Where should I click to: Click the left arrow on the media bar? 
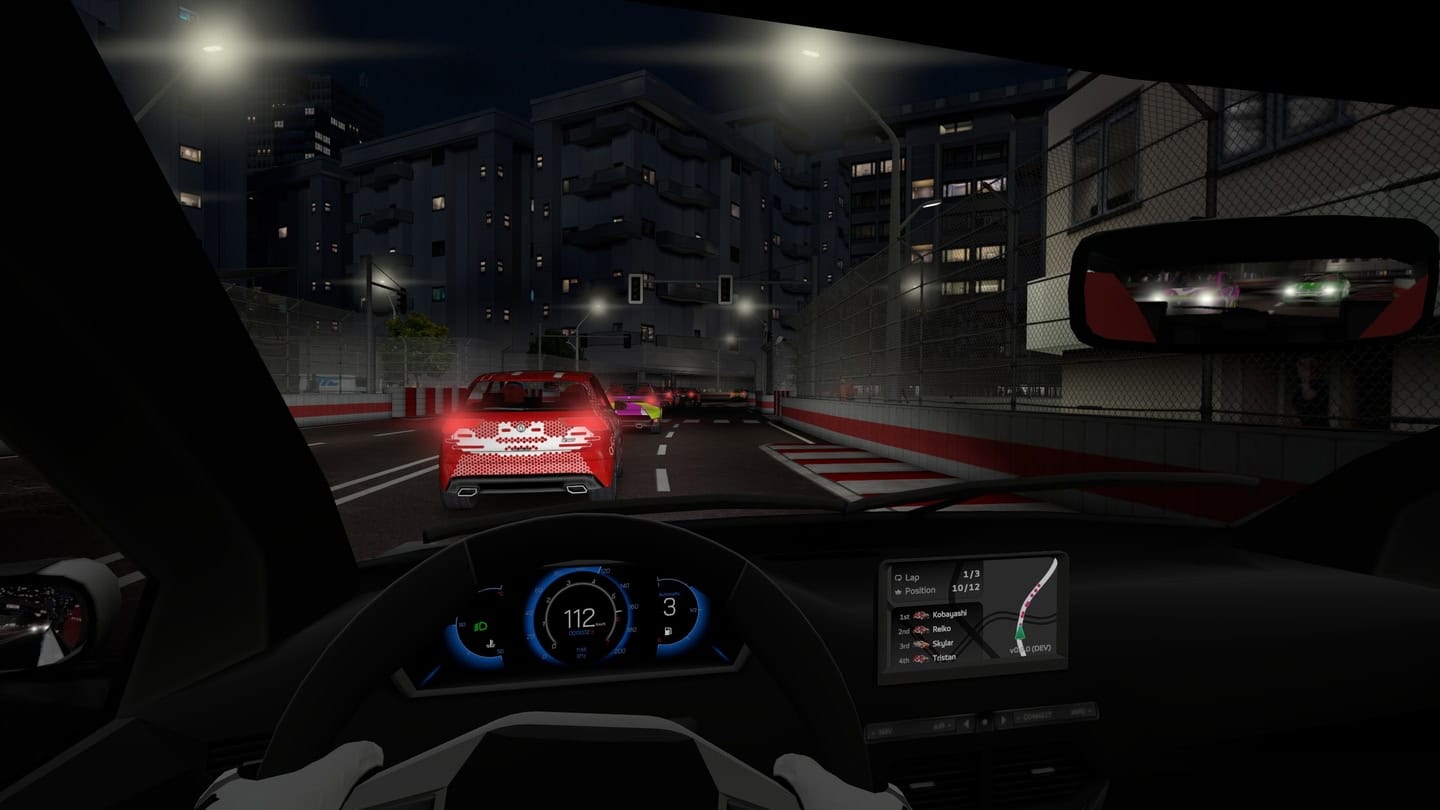966,723
